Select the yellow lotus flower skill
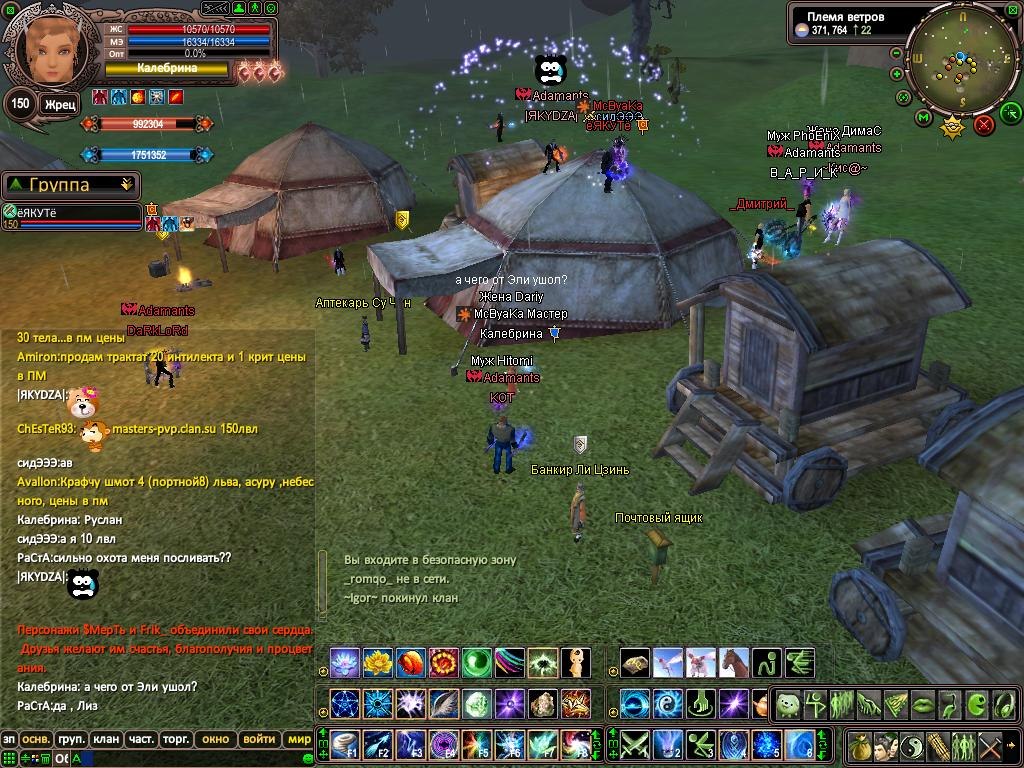 click(377, 662)
